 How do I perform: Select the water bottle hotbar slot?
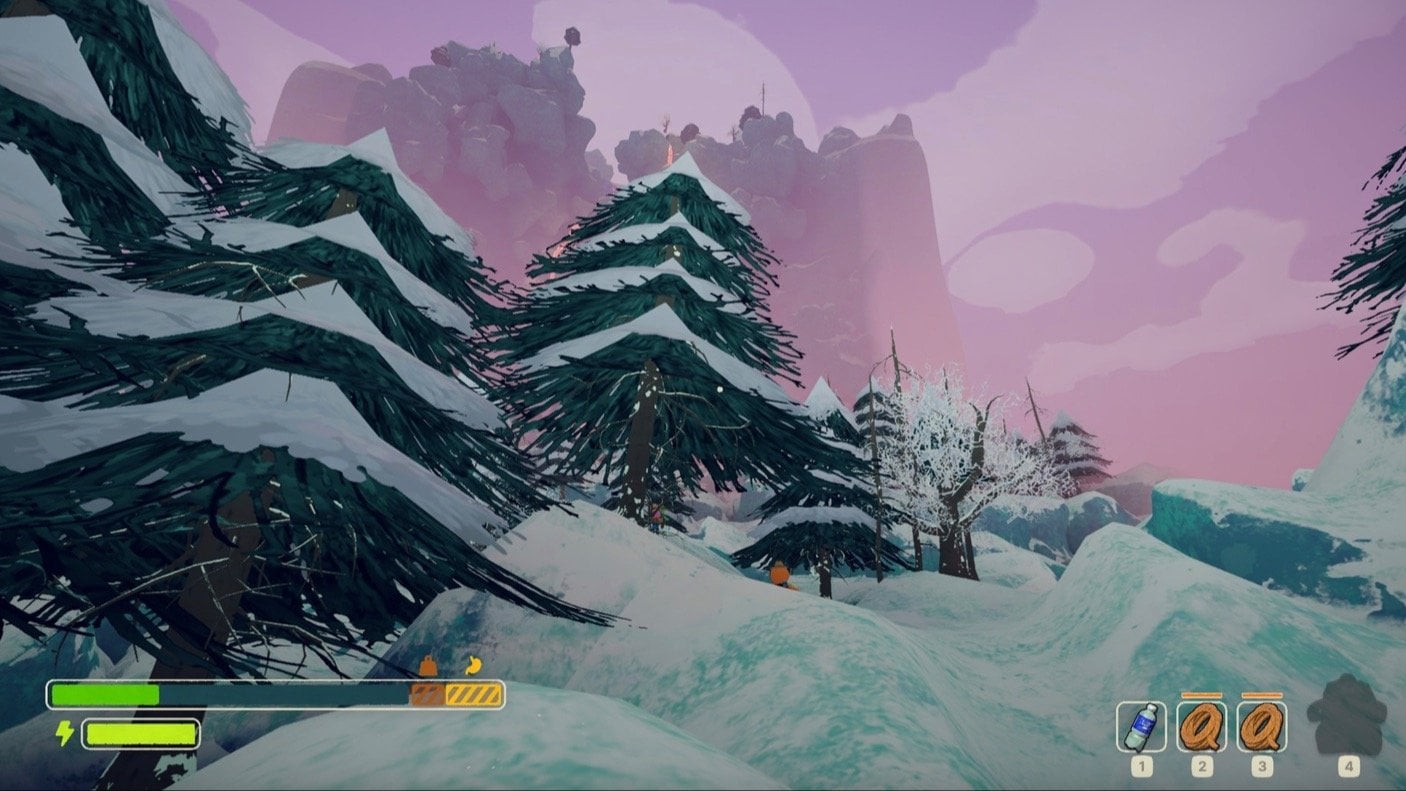click(1141, 726)
